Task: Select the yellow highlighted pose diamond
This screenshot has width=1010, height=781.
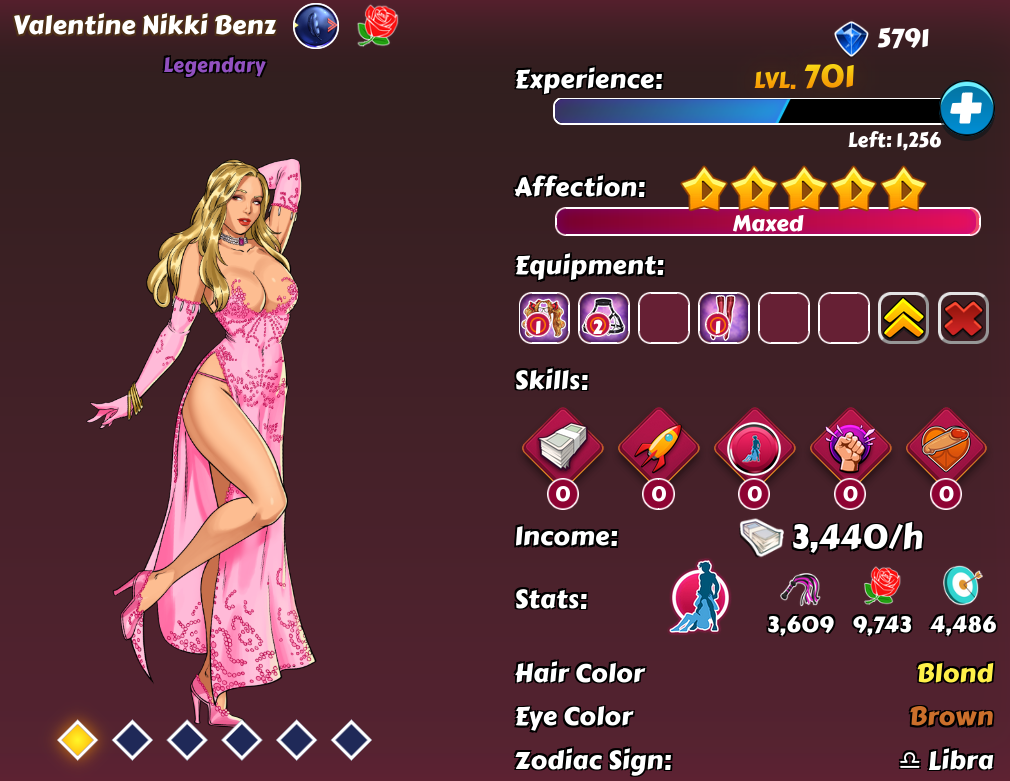Action: click(x=77, y=740)
